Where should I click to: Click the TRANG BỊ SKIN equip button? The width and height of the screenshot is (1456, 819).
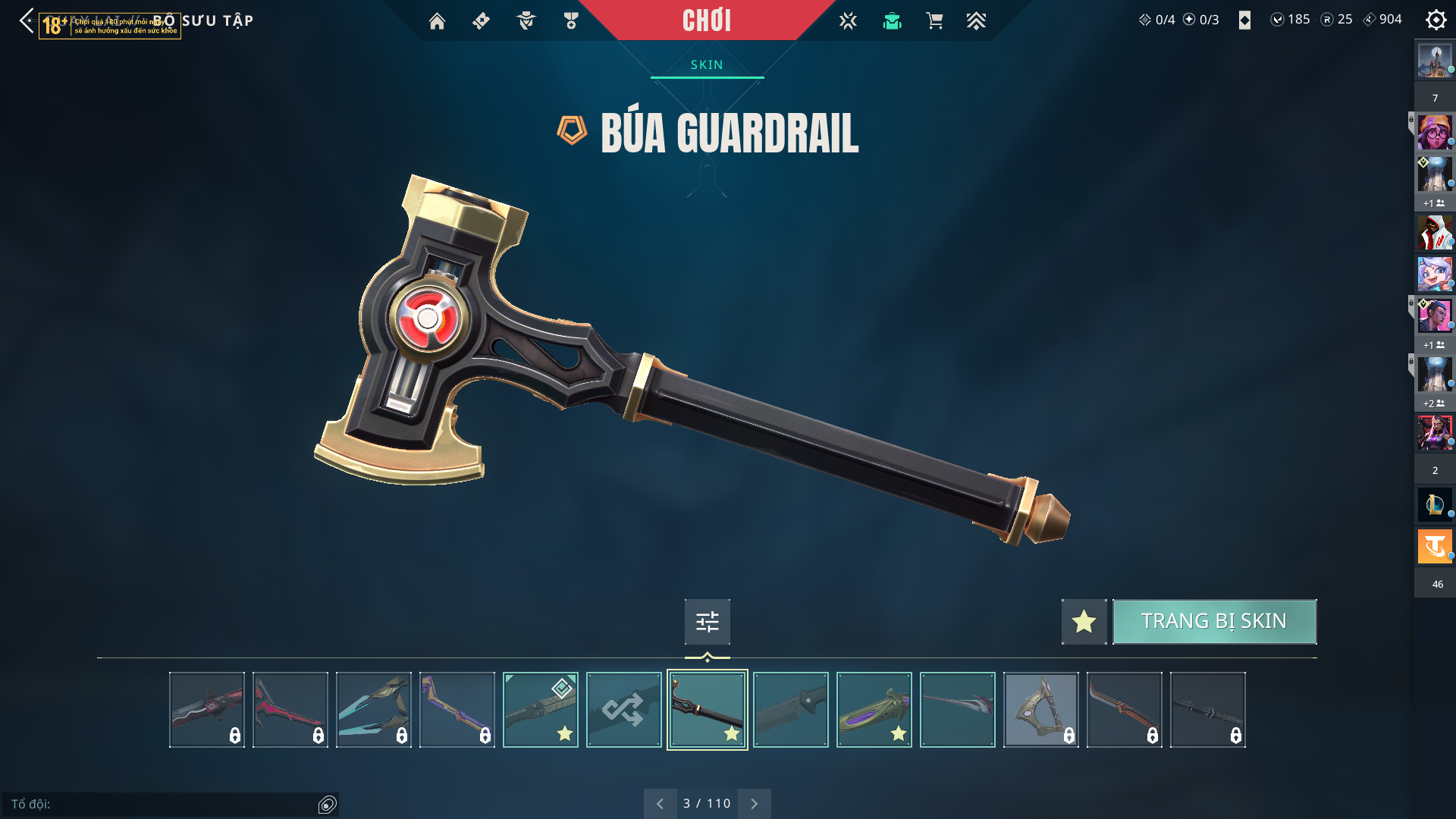(1214, 622)
